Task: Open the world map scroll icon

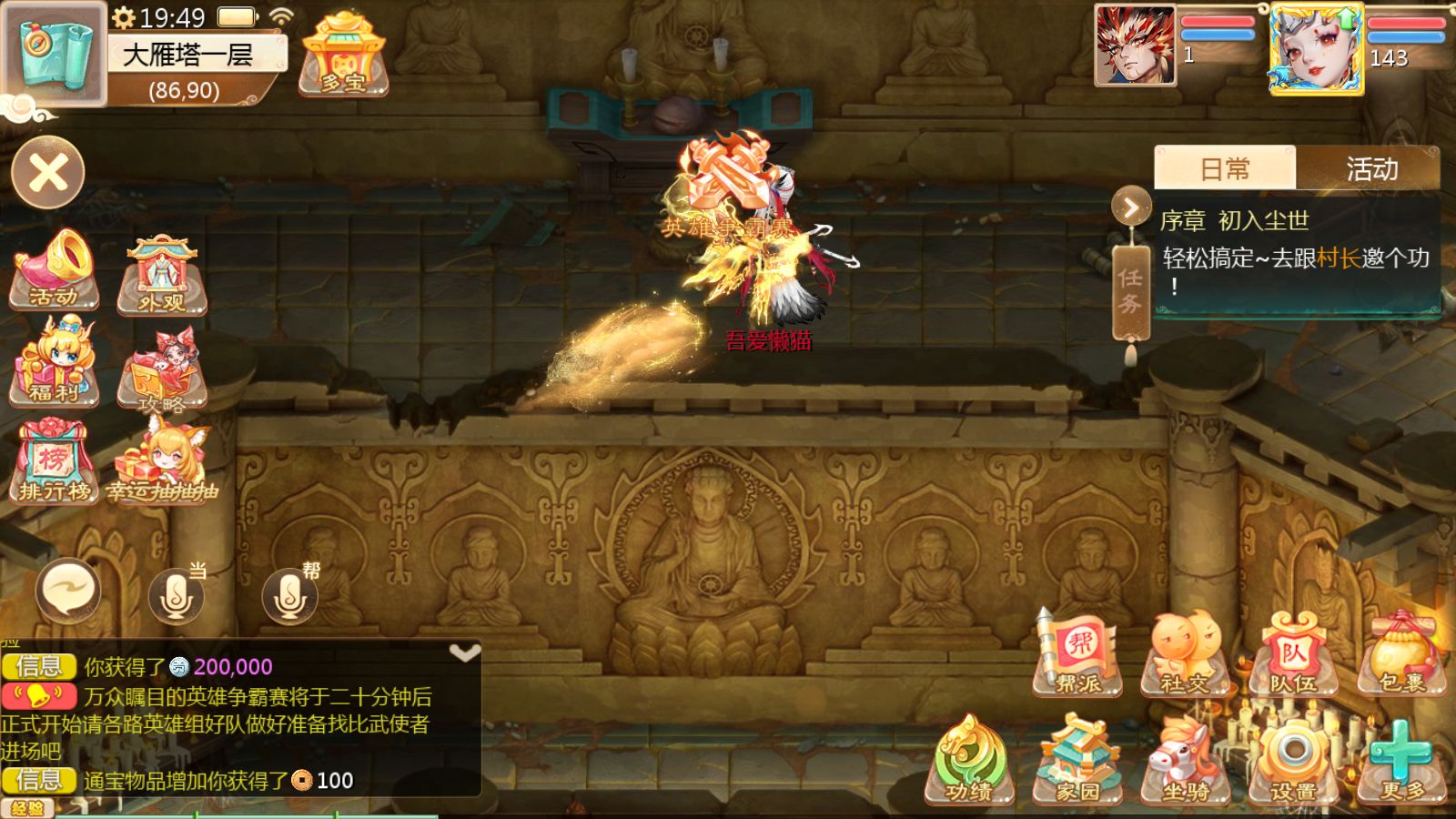Action: pos(53,53)
